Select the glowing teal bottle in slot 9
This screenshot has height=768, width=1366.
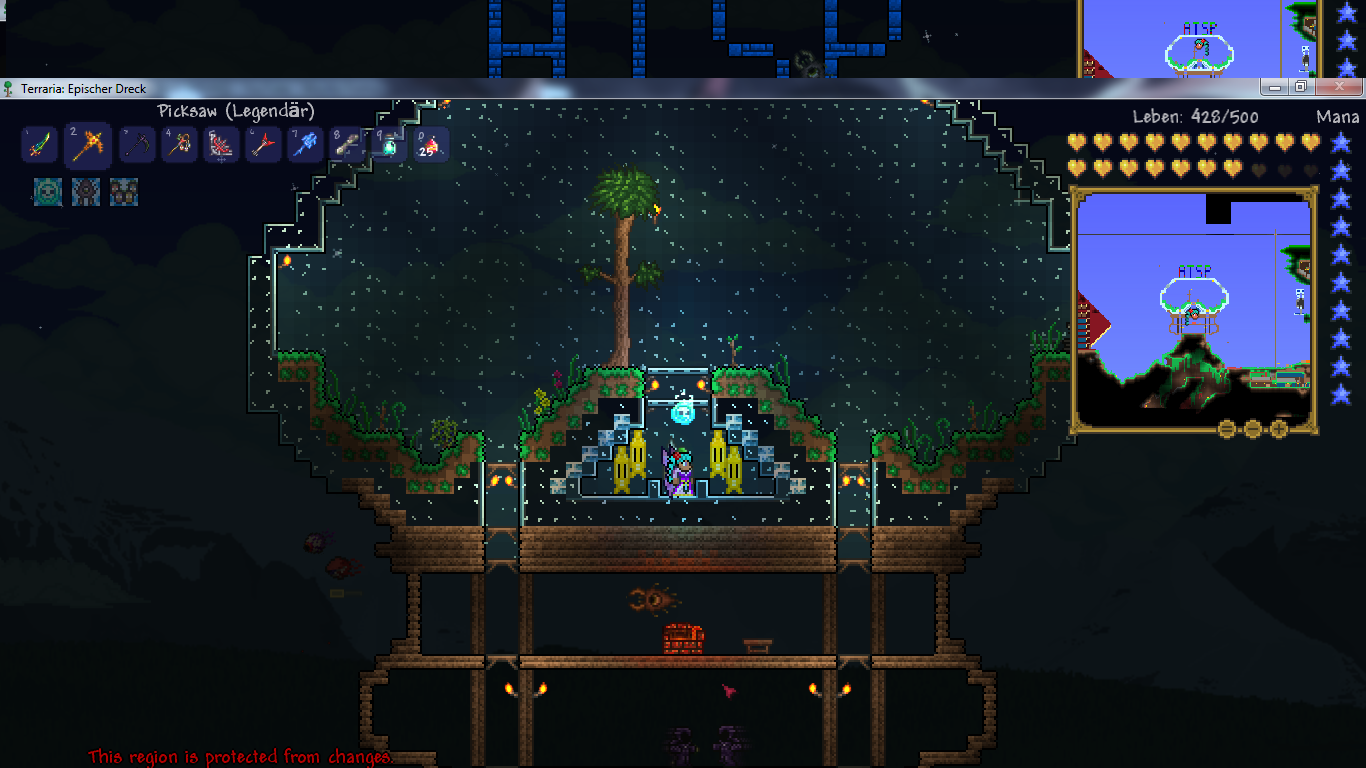(388, 146)
